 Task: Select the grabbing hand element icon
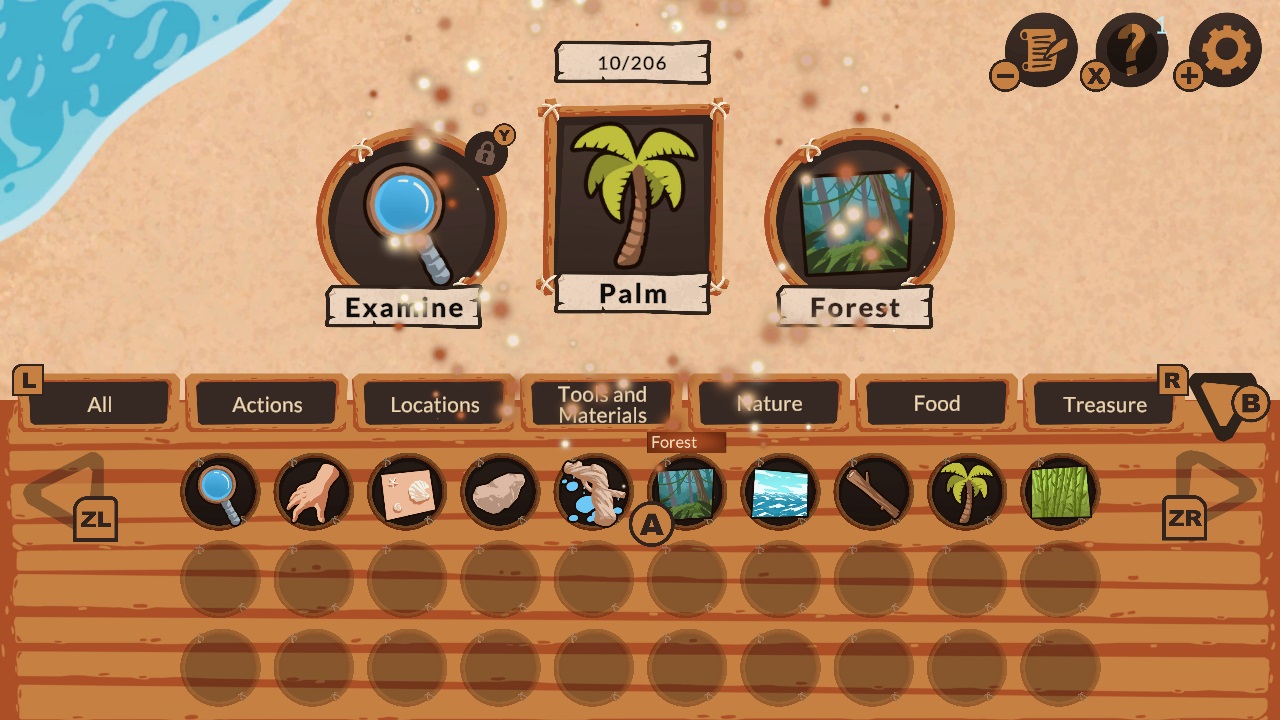click(313, 490)
